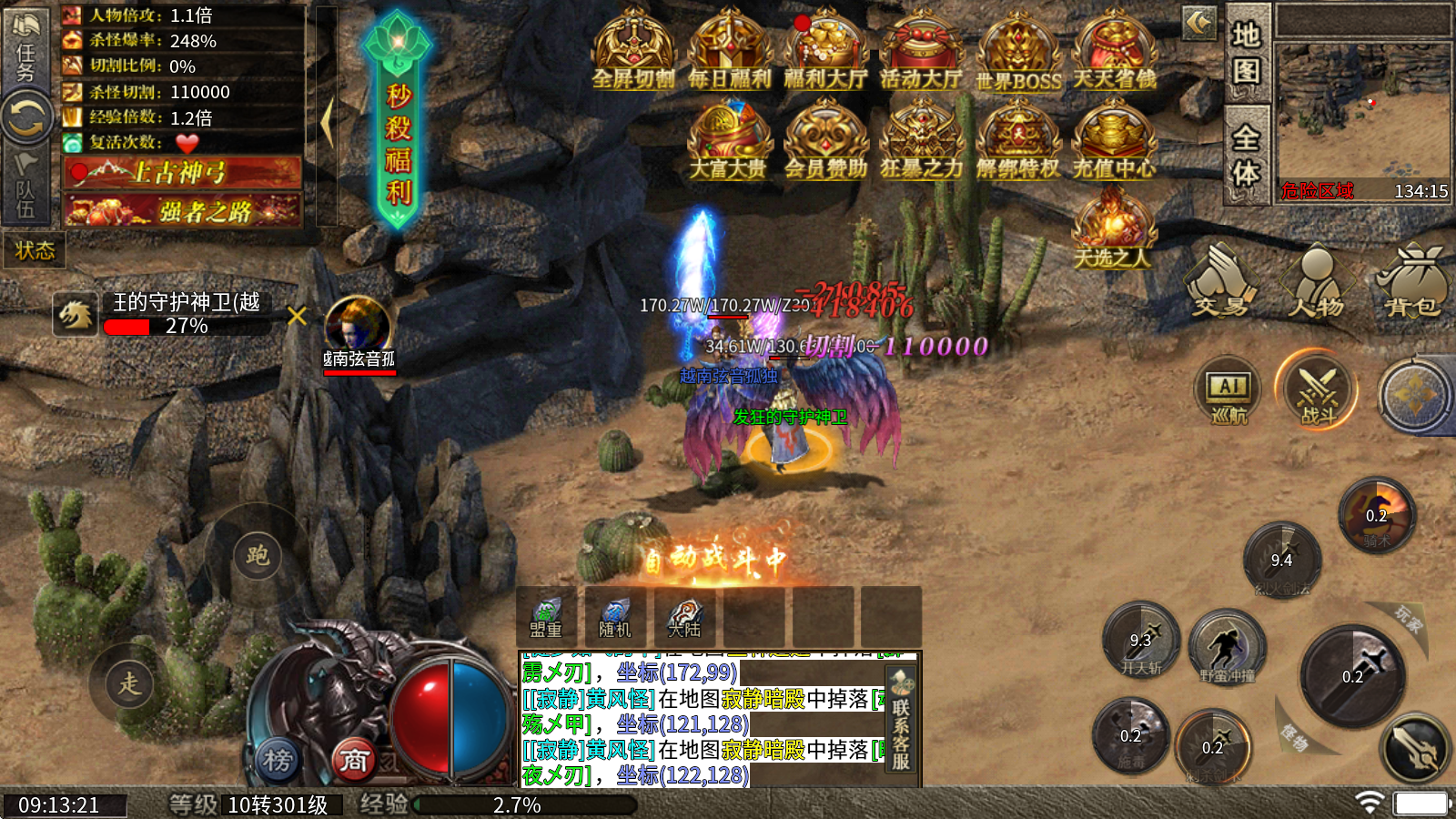Image resolution: width=1456 pixels, height=819 pixels.
Task: Open the 充值中心 recharge center
Action: click(1114, 140)
